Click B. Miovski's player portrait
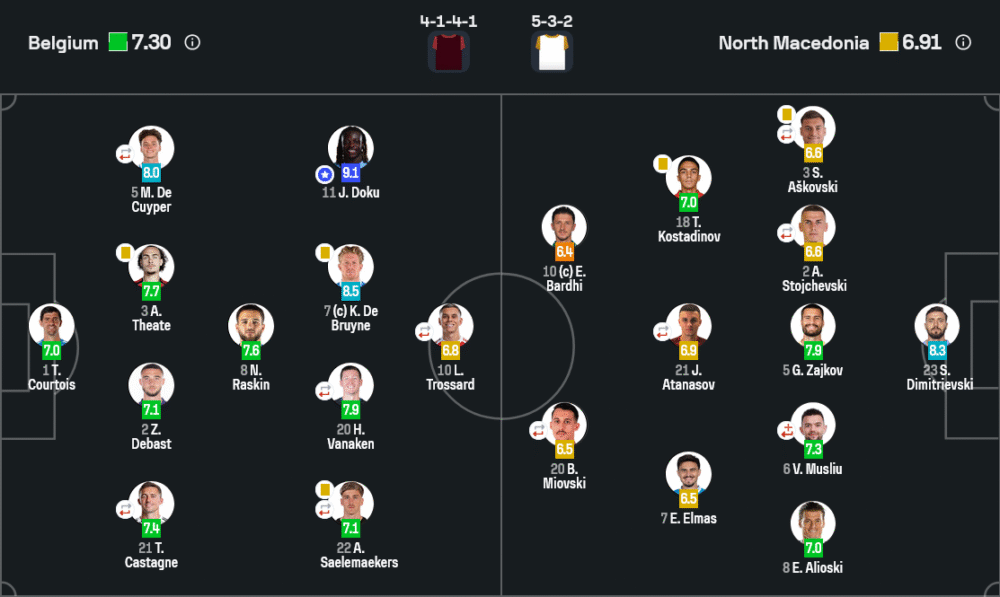The height and width of the screenshot is (597, 1000). [x=564, y=424]
